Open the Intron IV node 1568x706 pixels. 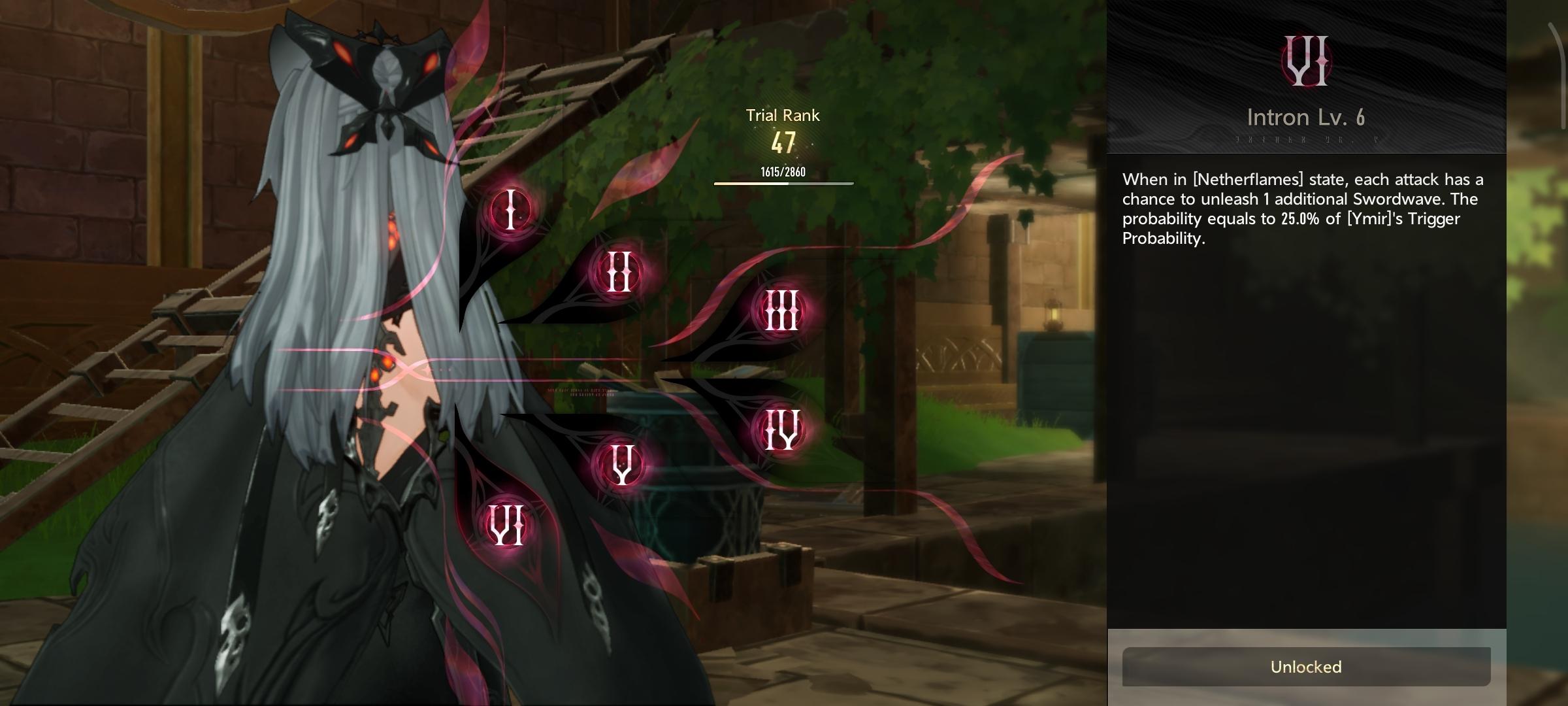pyautogui.click(x=782, y=430)
